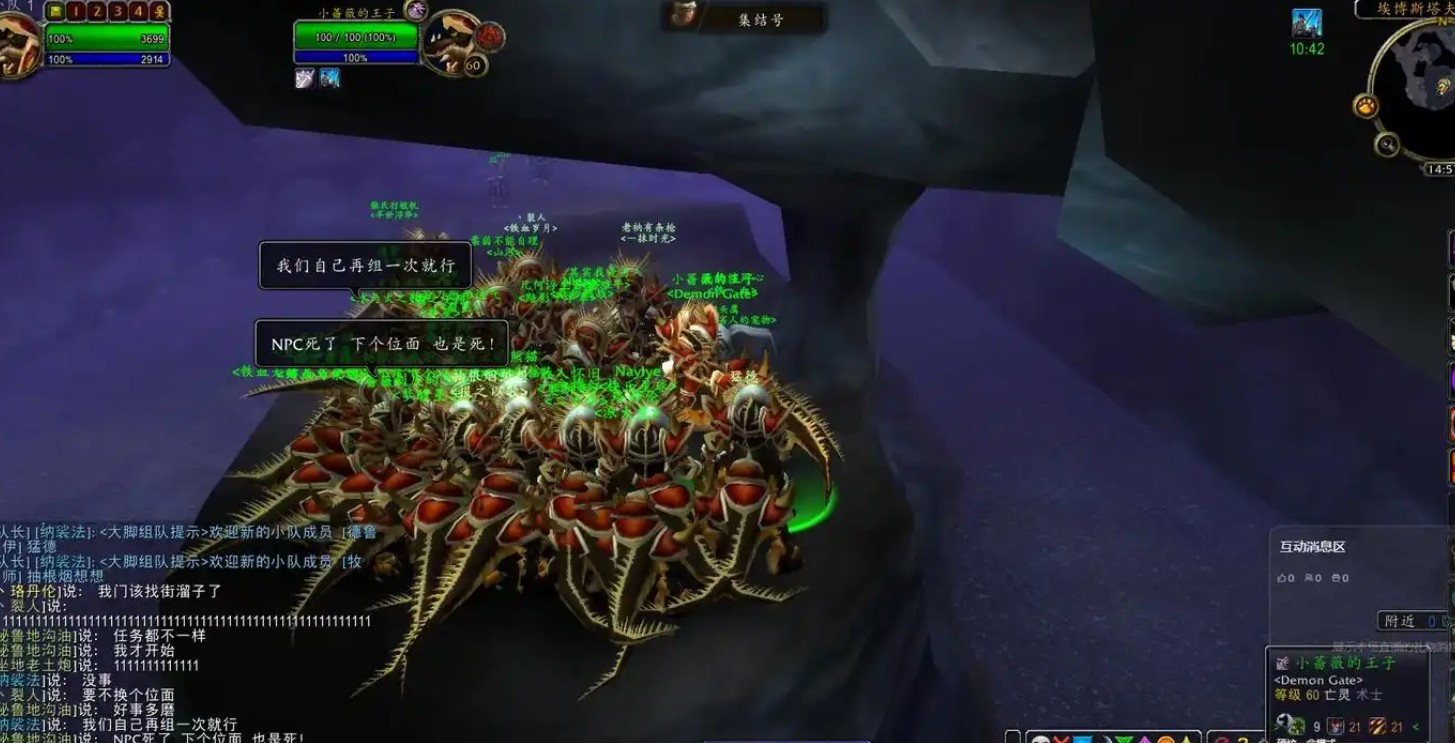Click the minimap zoom magnifier button

click(1386, 144)
